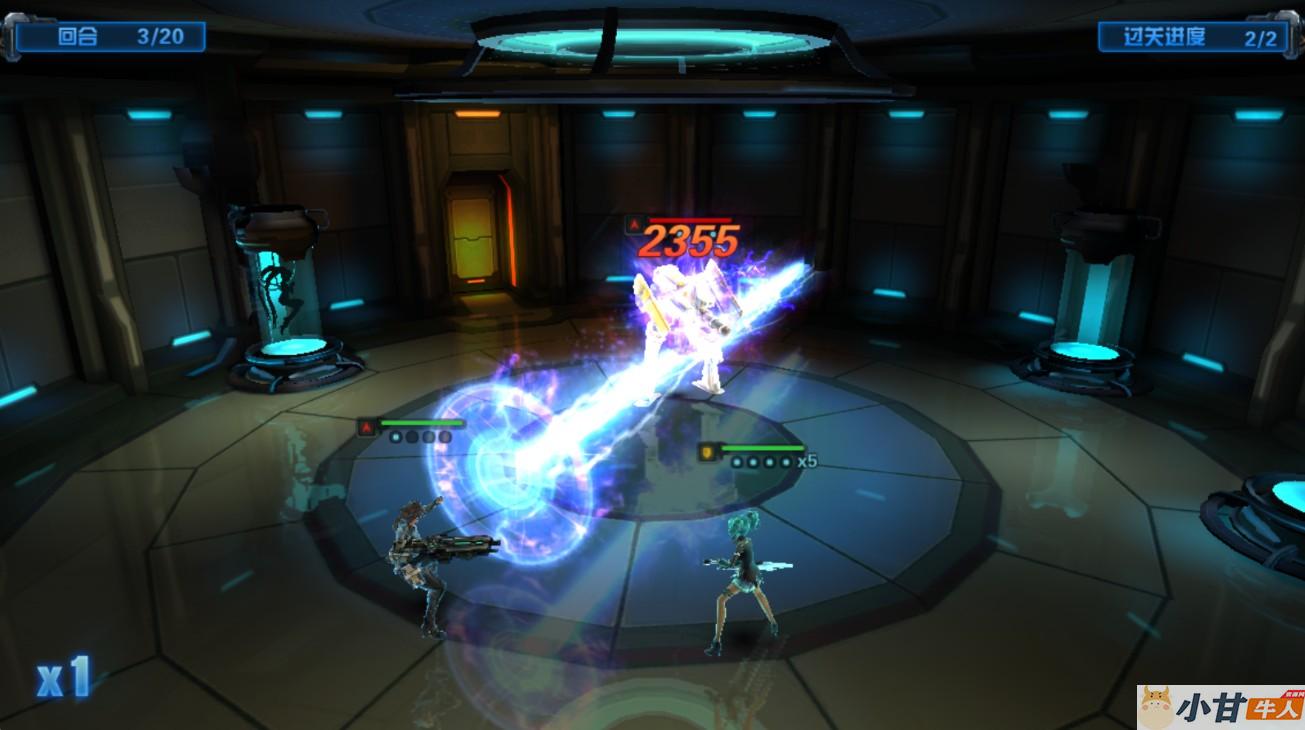This screenshot has height=730, width=1305.
Task: Toggle the x1 battle speed button
Action: [x=64, y=677]
